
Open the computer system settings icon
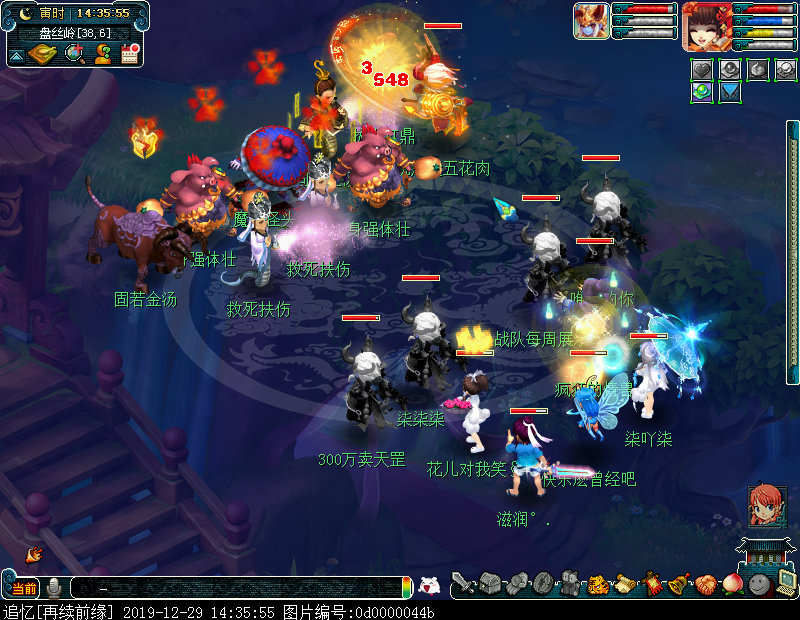[x=786, y=582]
